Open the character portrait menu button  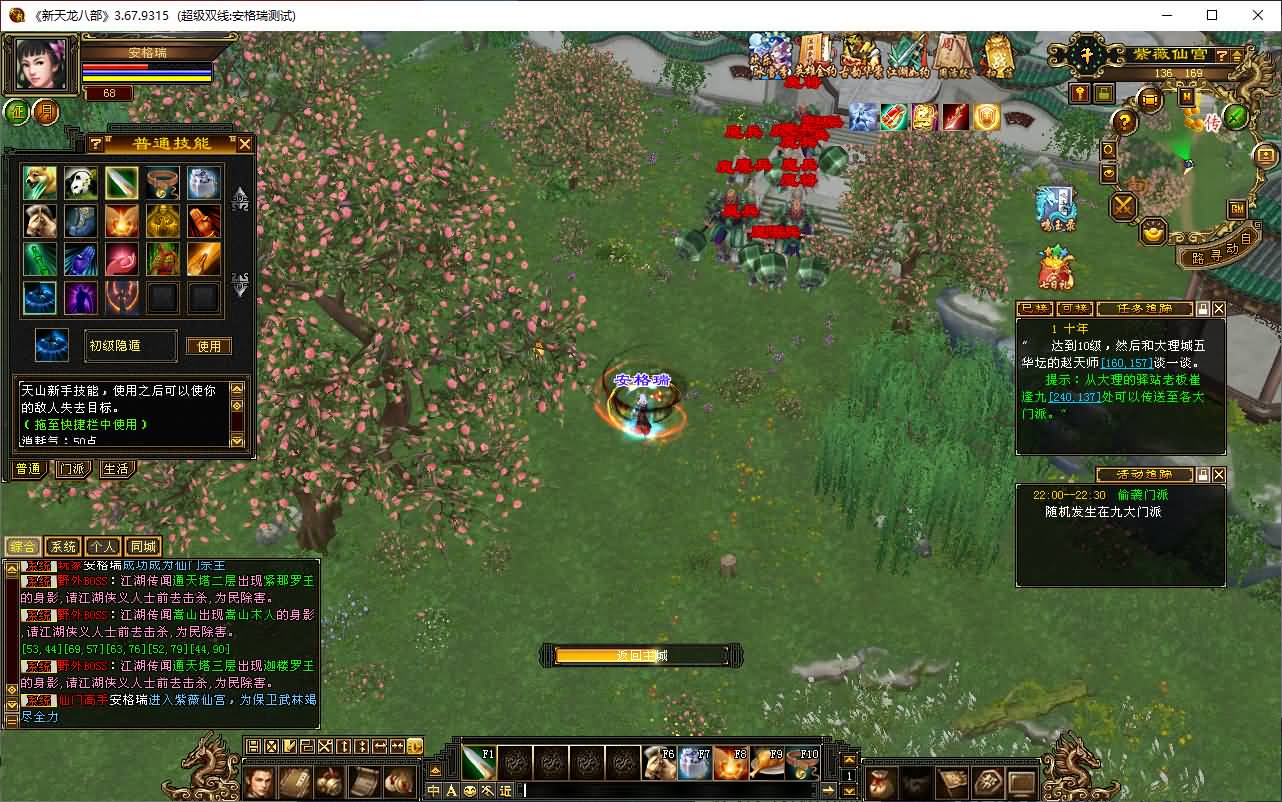click(x=40, y=64)
